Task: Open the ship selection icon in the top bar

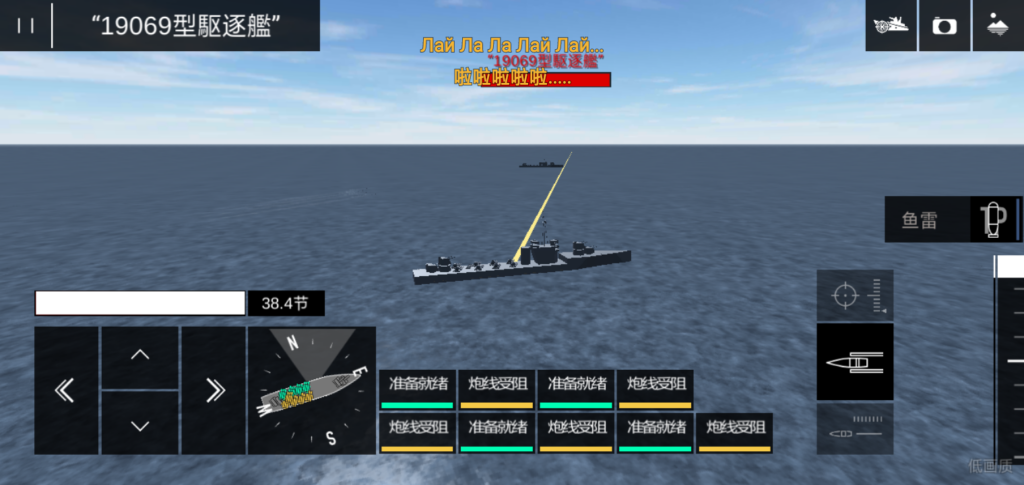Action: (890, 26)
